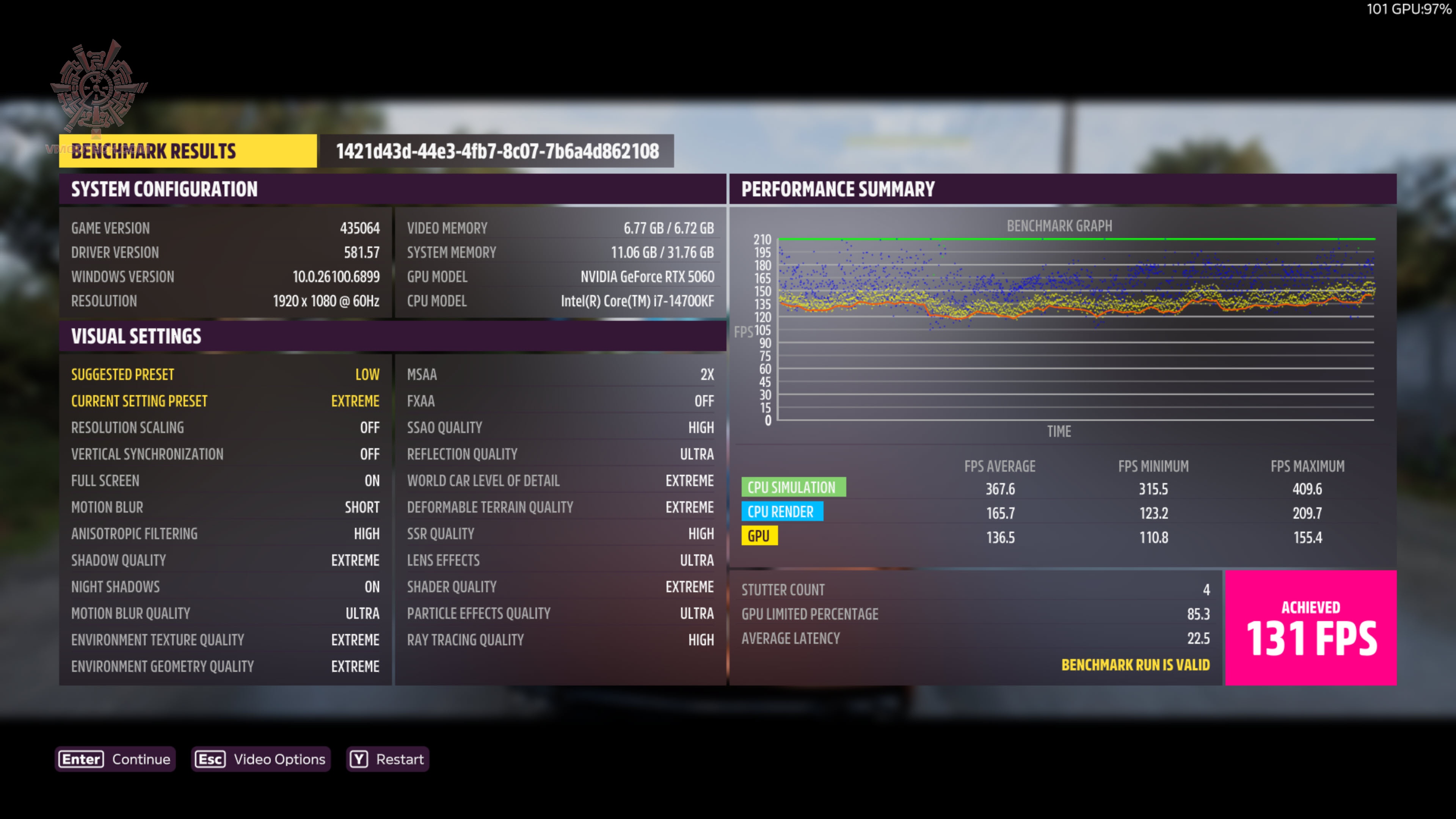
Task: Click the Esc key icon beside Video Options
Action: coord(210,759)
